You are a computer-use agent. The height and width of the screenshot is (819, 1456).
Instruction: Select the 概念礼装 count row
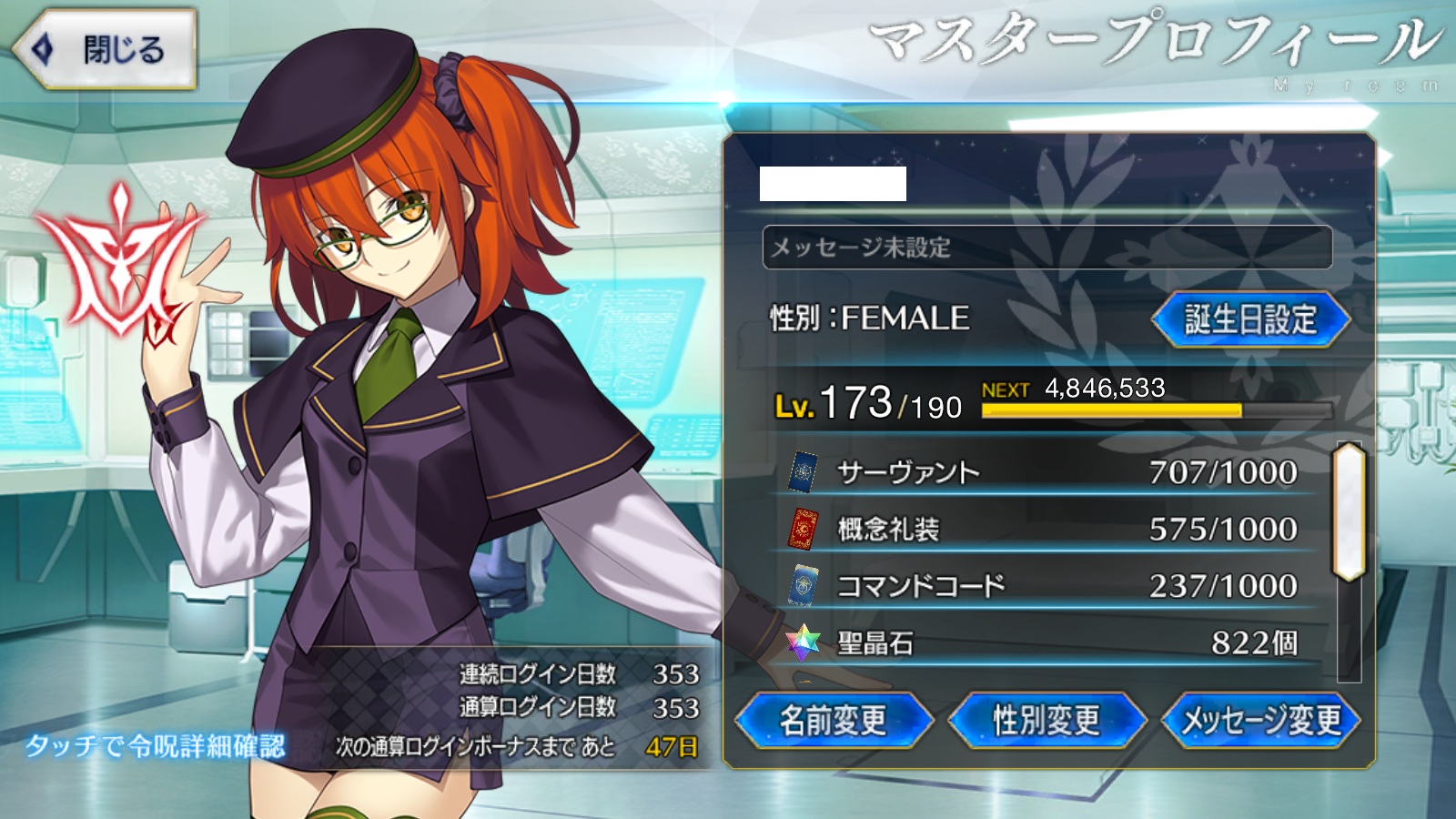point(1045,529)
